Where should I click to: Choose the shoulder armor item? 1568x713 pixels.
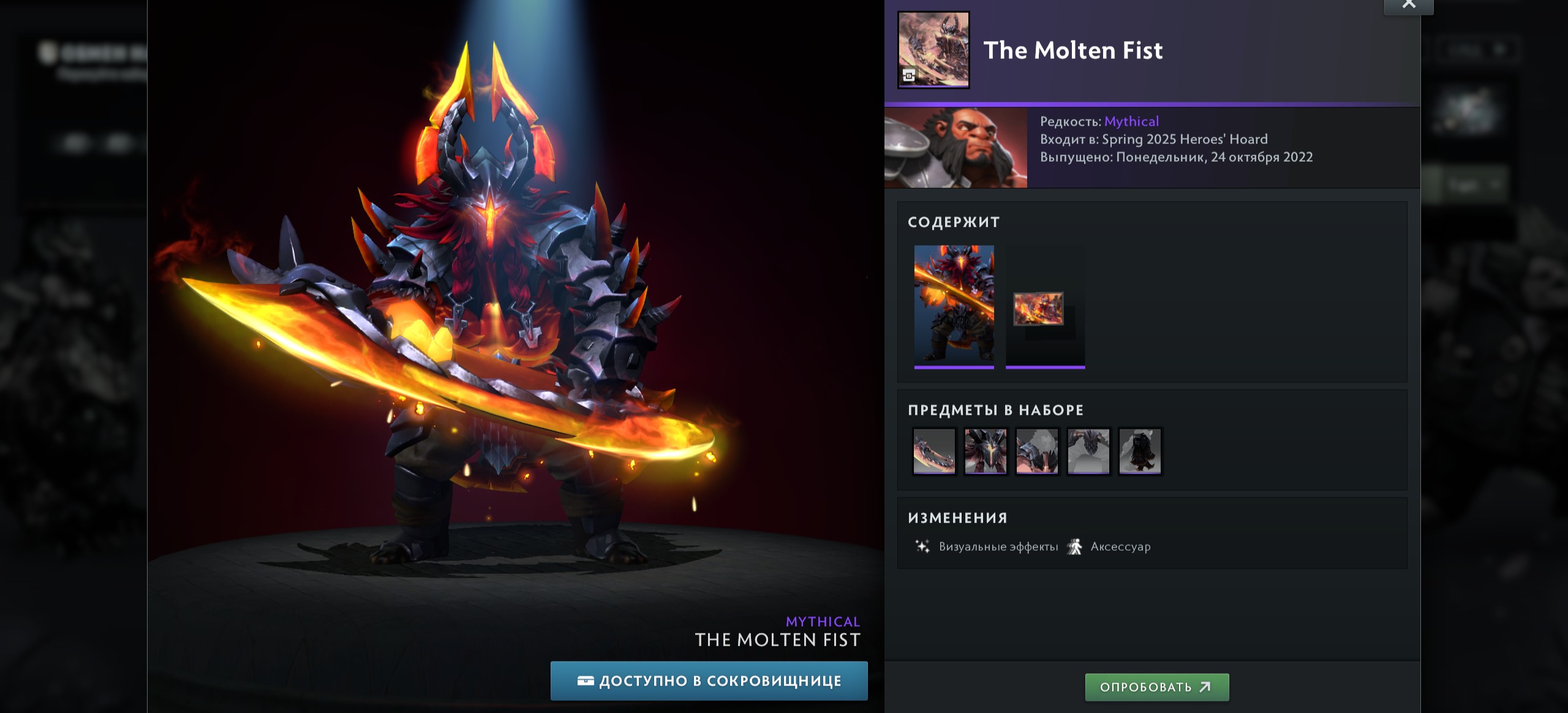point(1037,451)
